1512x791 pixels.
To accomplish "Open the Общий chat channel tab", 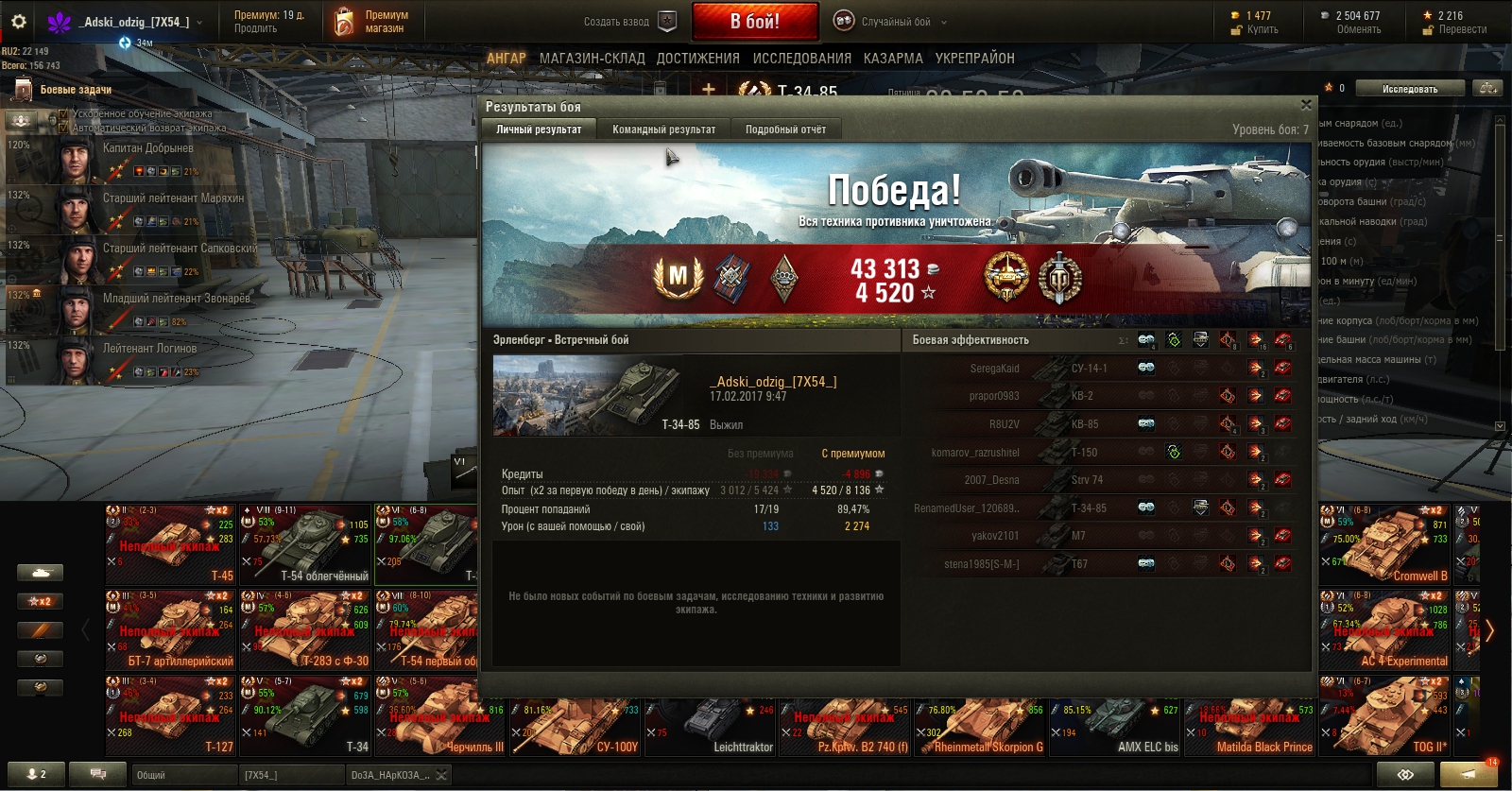I will pyautogui.click(x=182, y=775).
